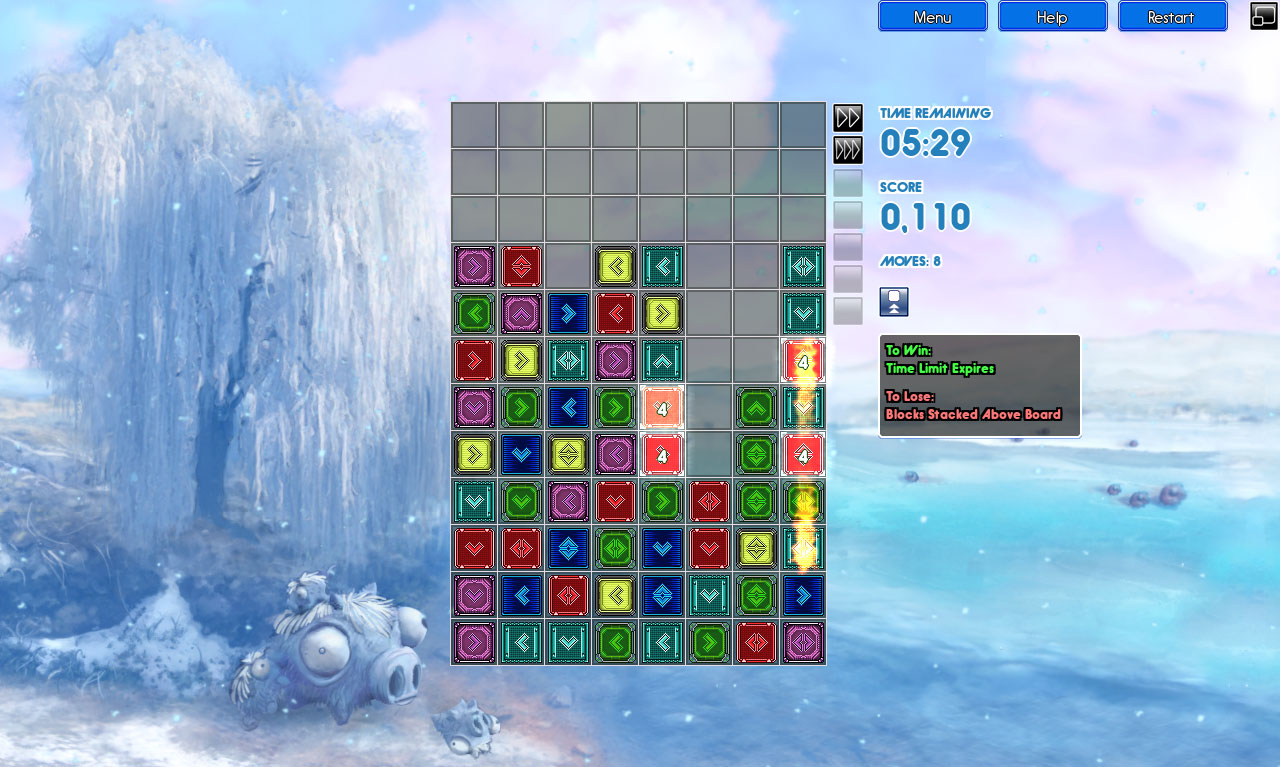Click the red 4 bomb block in the fifth block row

click(x=661, y=454)
